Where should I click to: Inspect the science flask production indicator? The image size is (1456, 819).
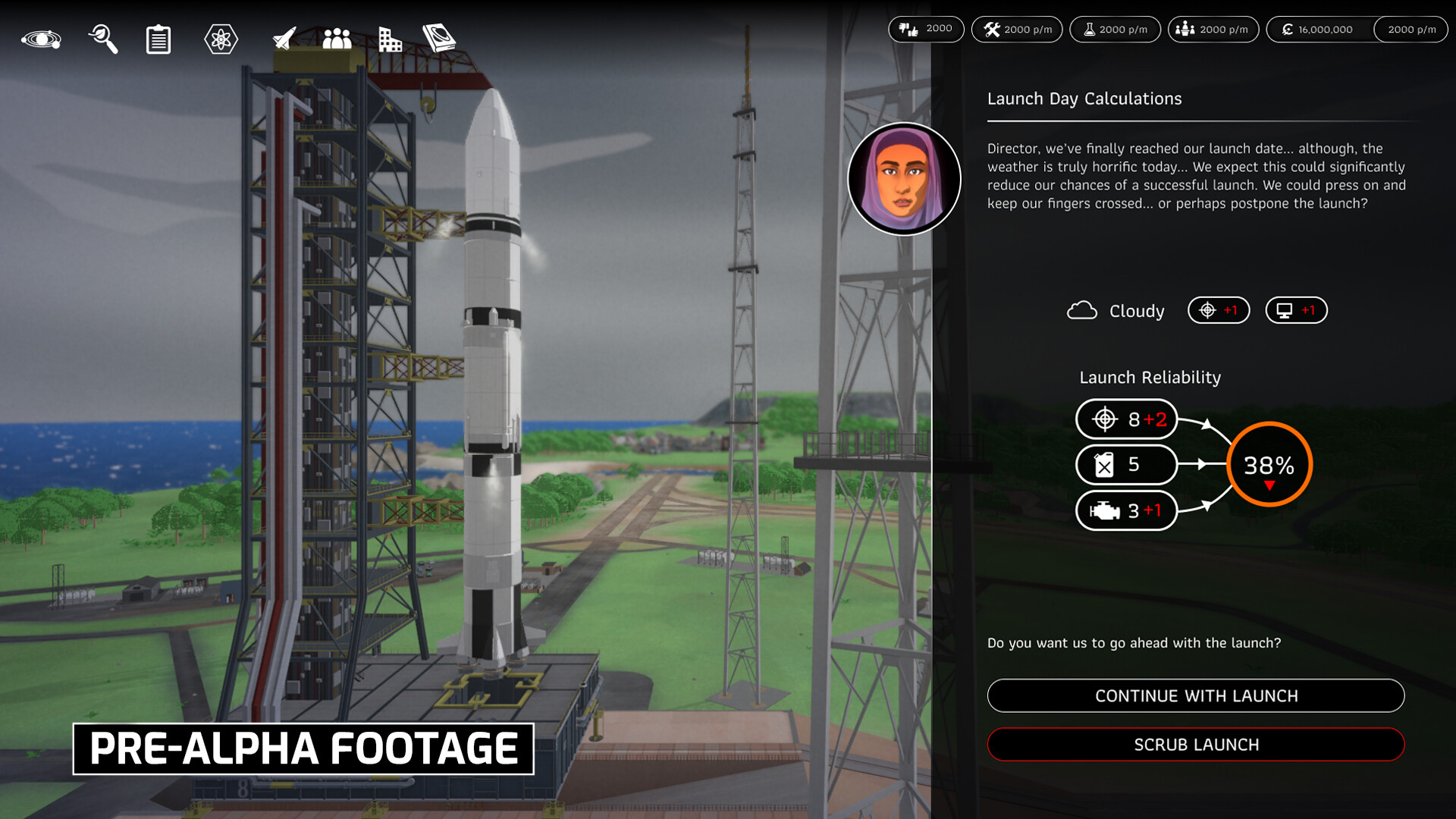[x=1115, y=30]
